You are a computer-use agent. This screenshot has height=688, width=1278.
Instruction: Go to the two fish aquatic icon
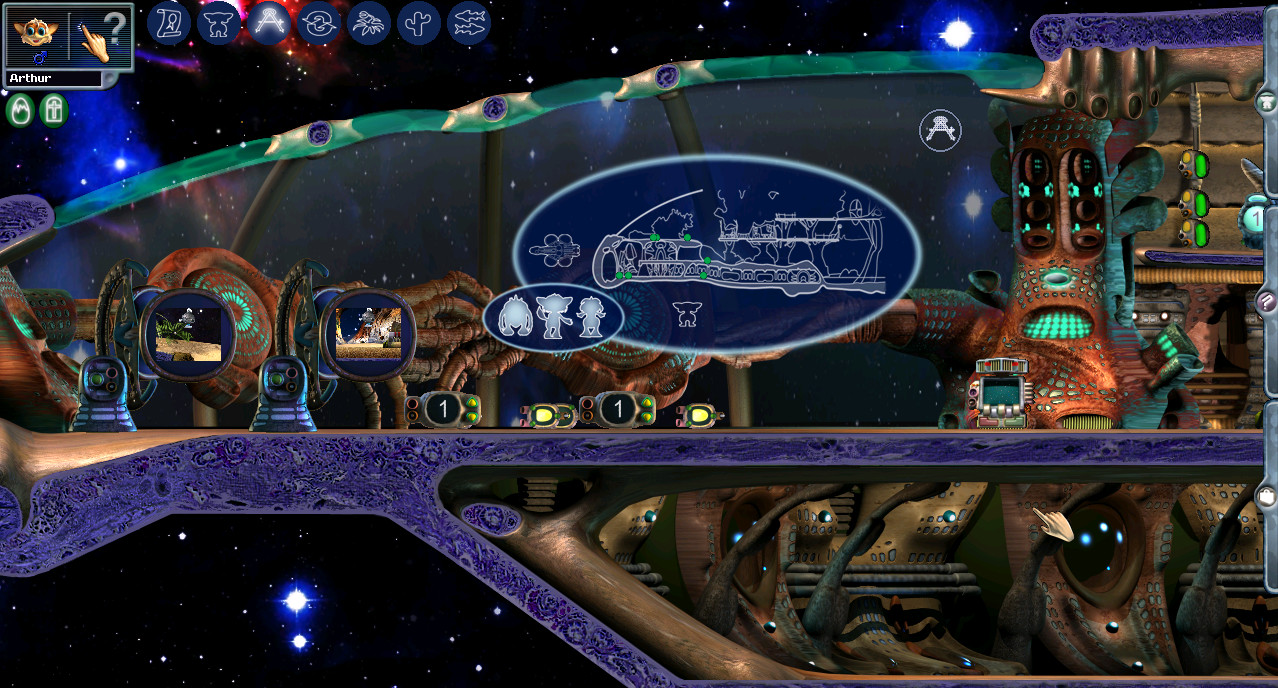pos(469,22)
